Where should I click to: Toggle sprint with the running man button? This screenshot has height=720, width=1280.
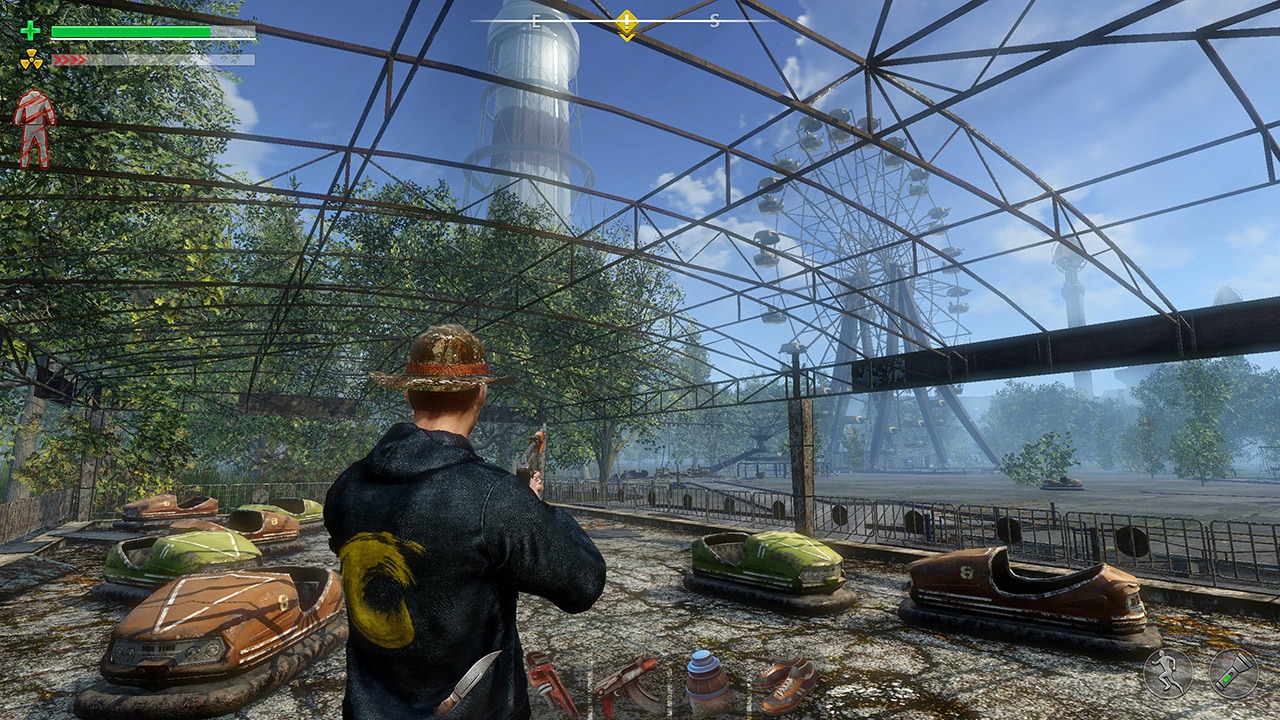coord(1168,673)
